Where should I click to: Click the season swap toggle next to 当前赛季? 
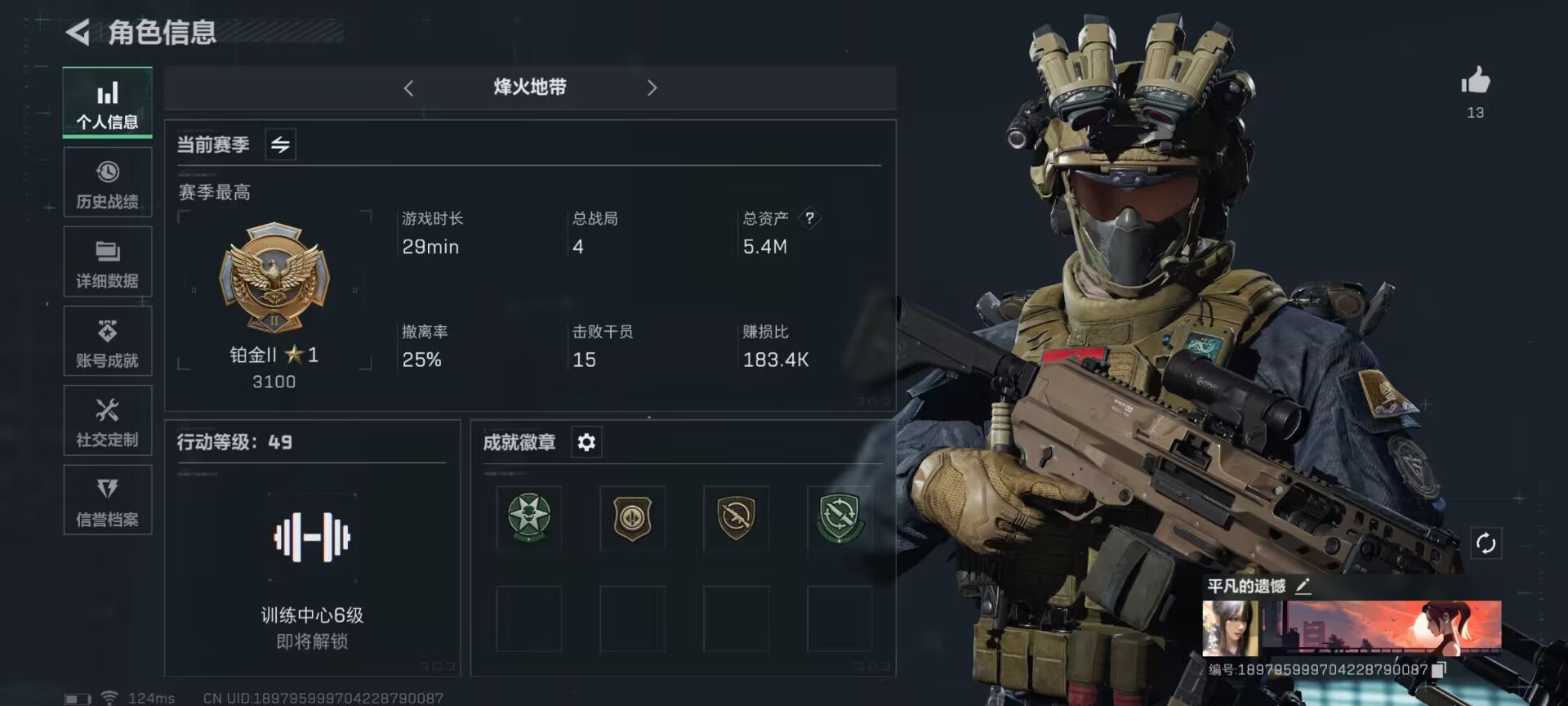(279, 144)
